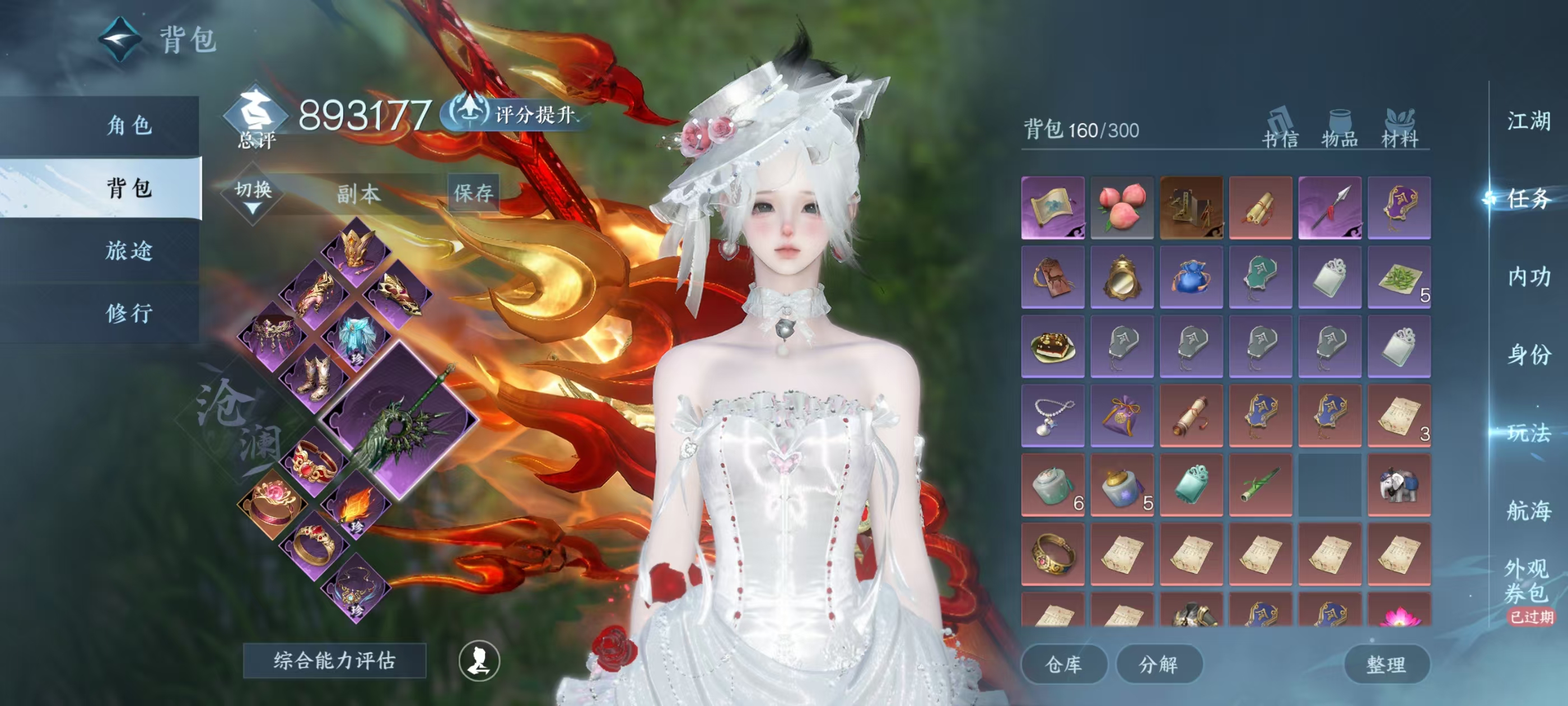Image resolution: width=1568 pixels, height=706 pixels.
Task: Open the 旅途 journey tab
Action: coord(128,250)
